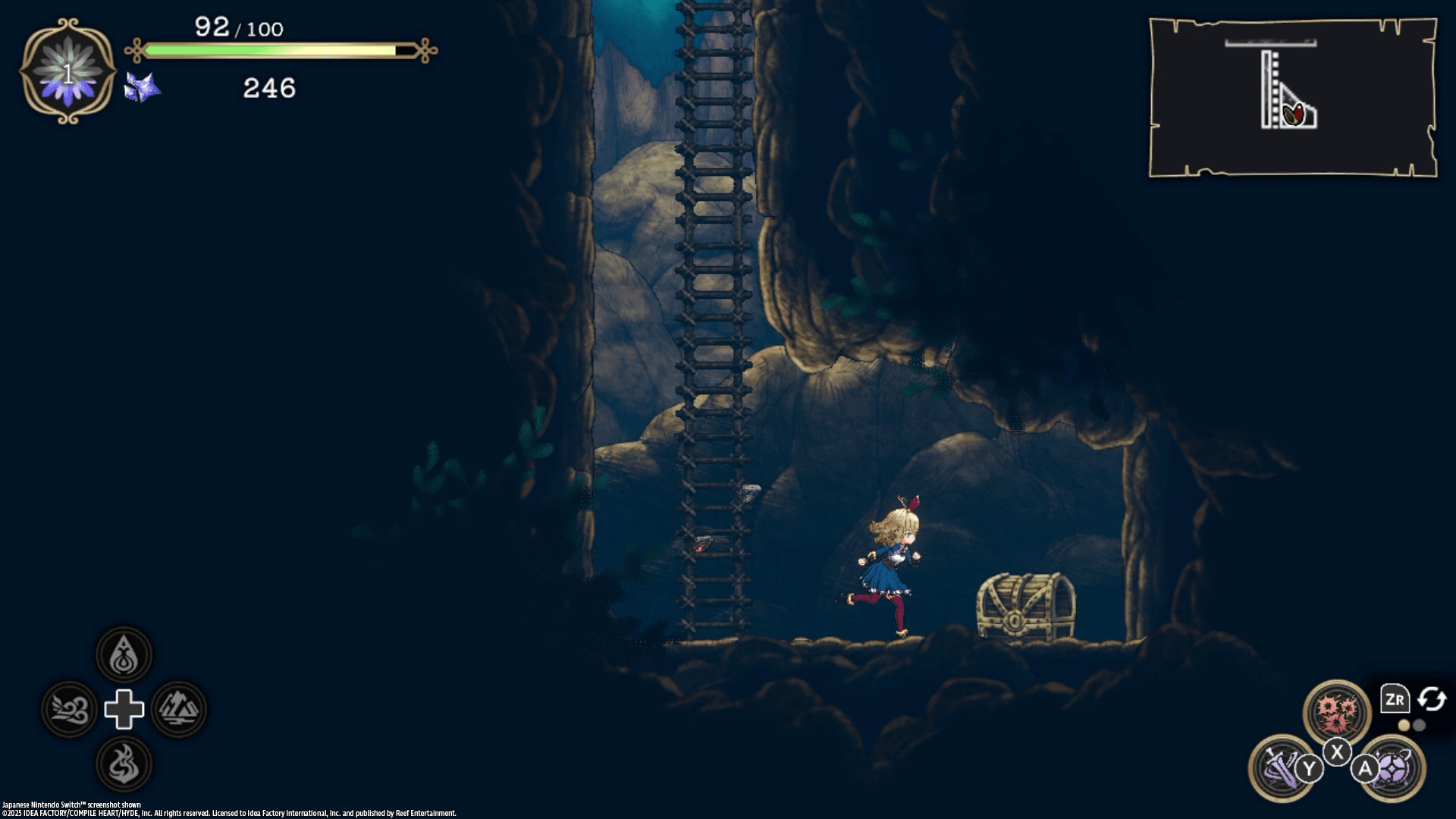Toggle the second loadout page dot
The width and height of the screenshot is (1456, 819).
click(1420, 726)
